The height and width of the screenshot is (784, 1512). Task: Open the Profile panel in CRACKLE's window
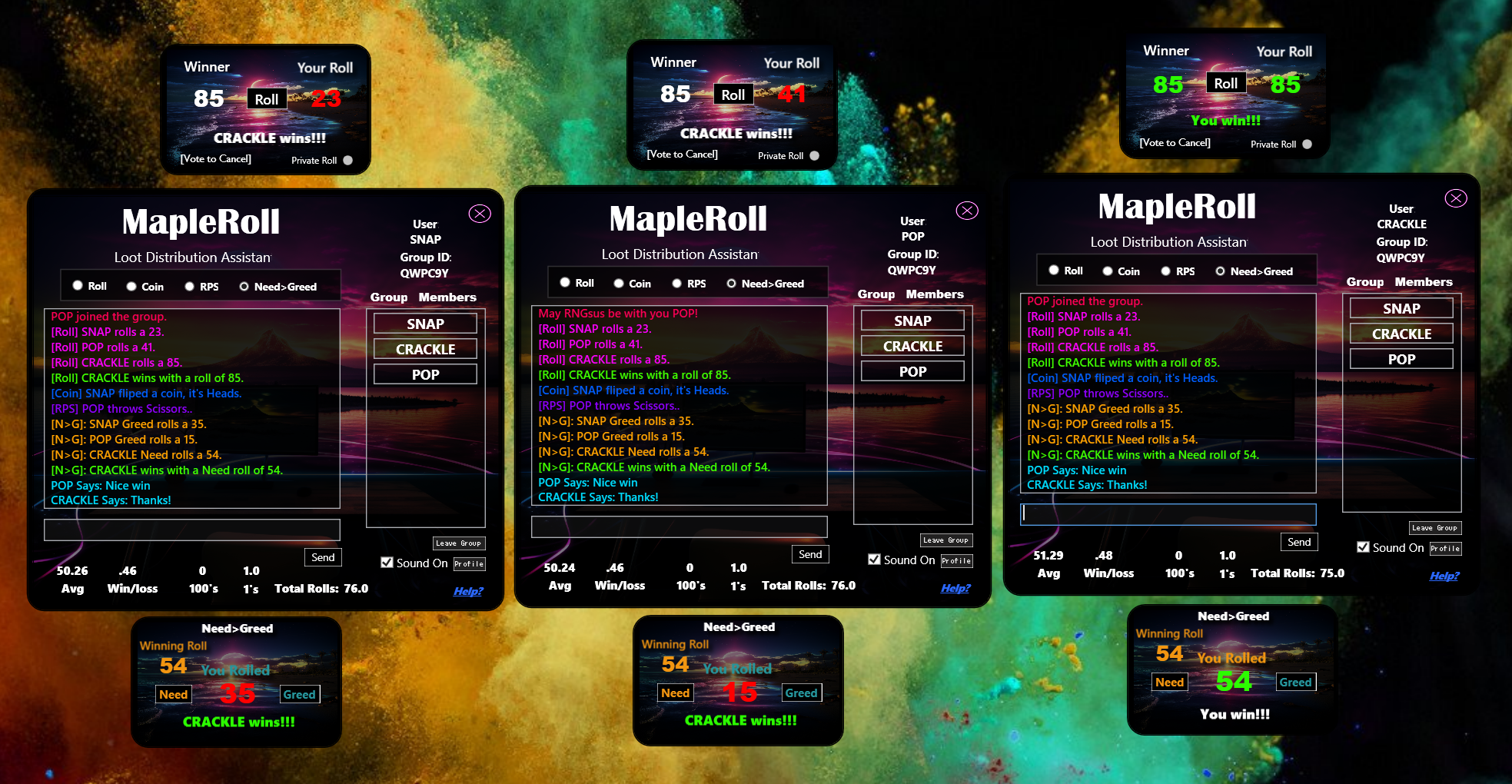click(x=1446, y=548)
